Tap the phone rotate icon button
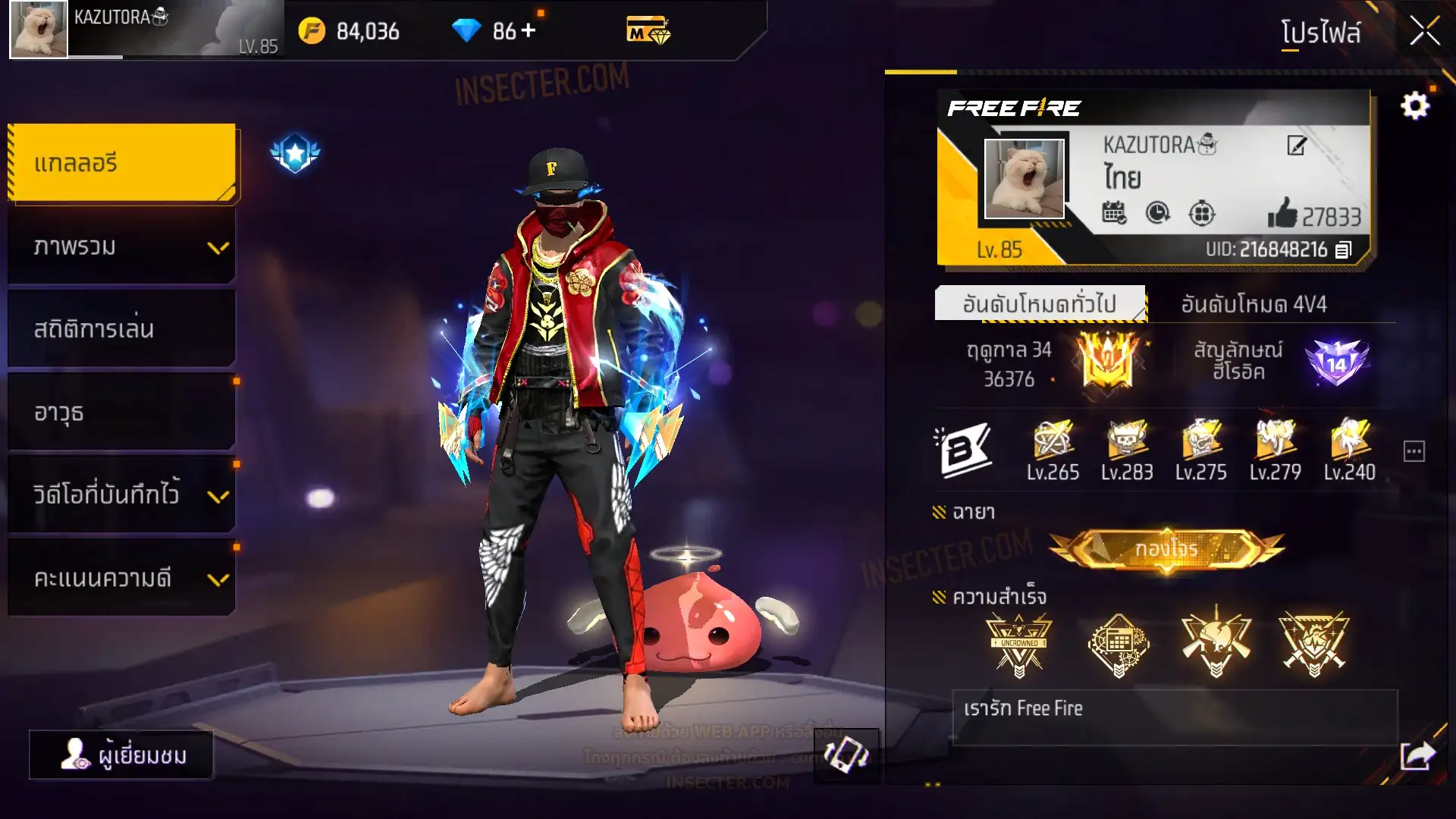Viewport: 1456px width, 819px height. coord(846,755)
